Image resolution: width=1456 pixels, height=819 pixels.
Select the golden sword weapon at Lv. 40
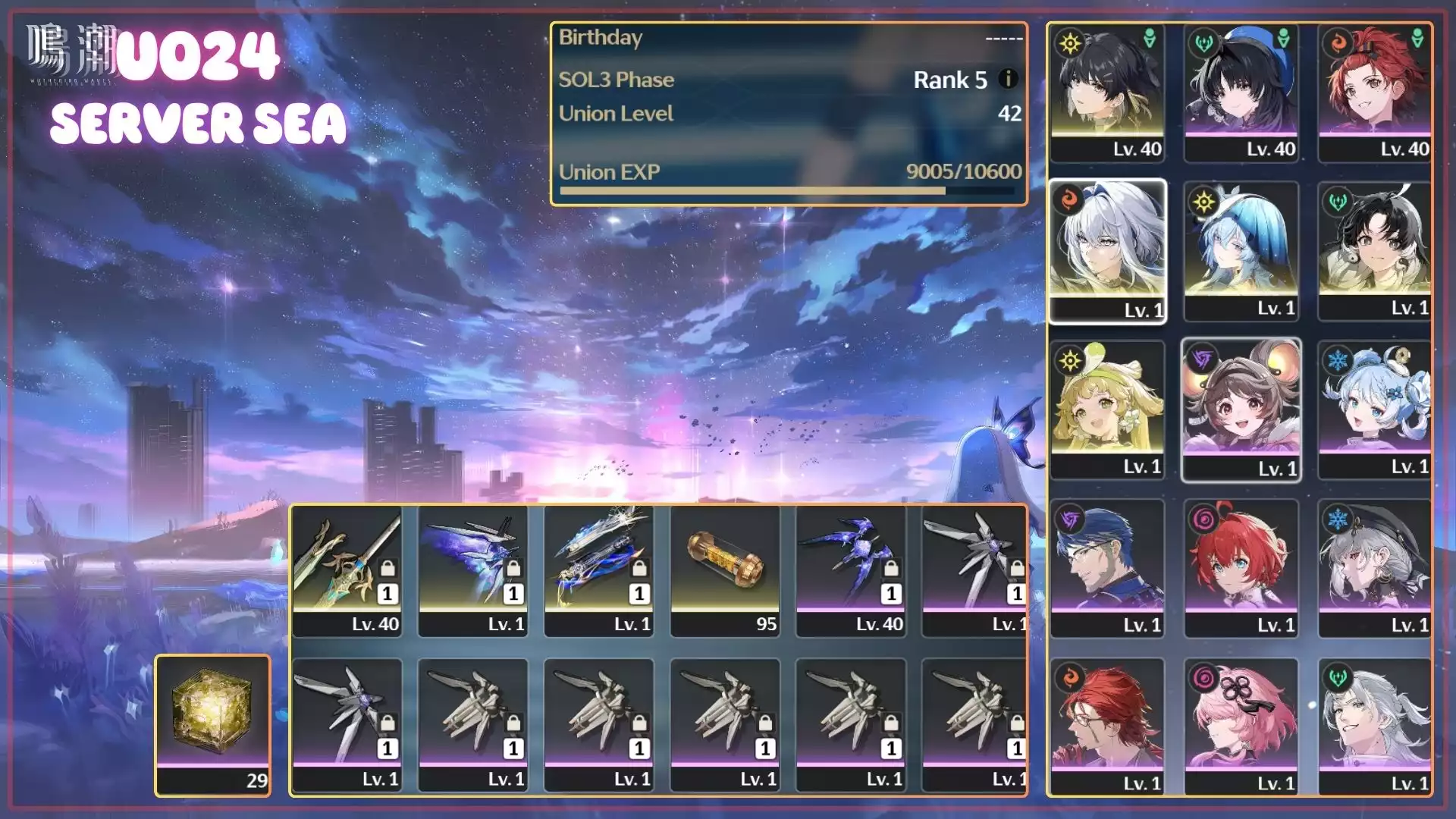point(347,570)
